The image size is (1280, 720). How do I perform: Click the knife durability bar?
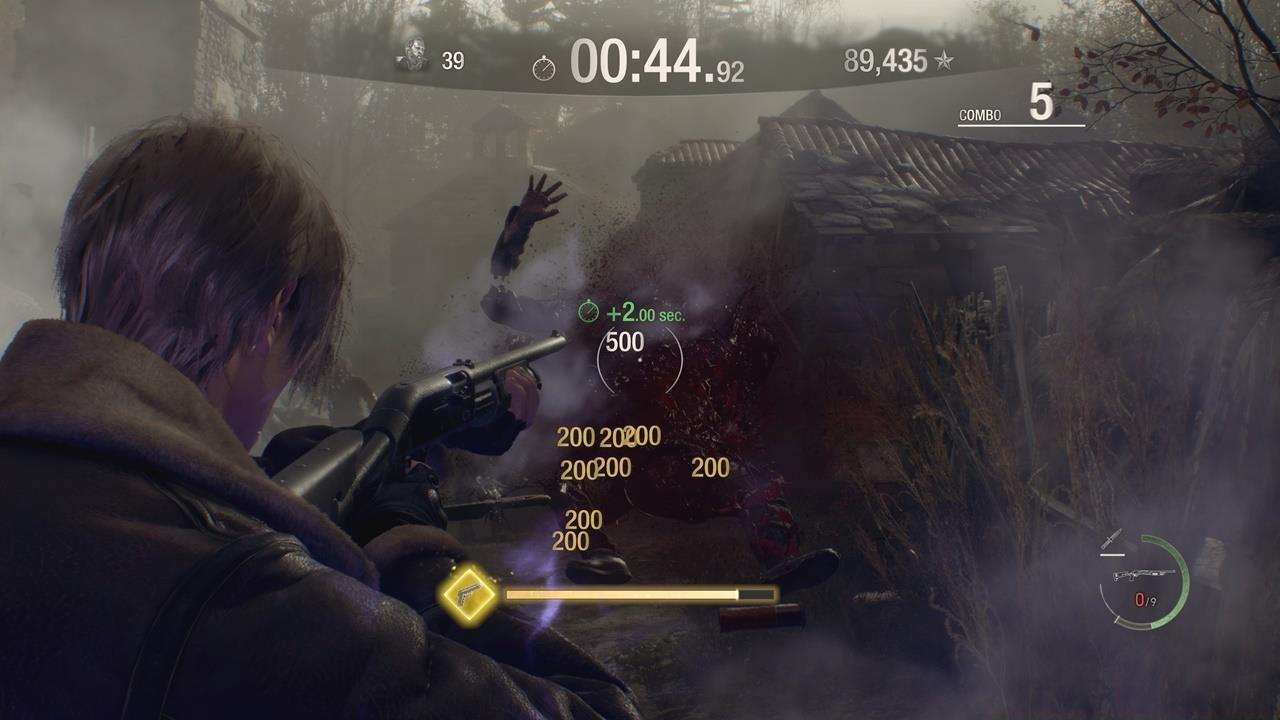click(x=1111, y=553)
